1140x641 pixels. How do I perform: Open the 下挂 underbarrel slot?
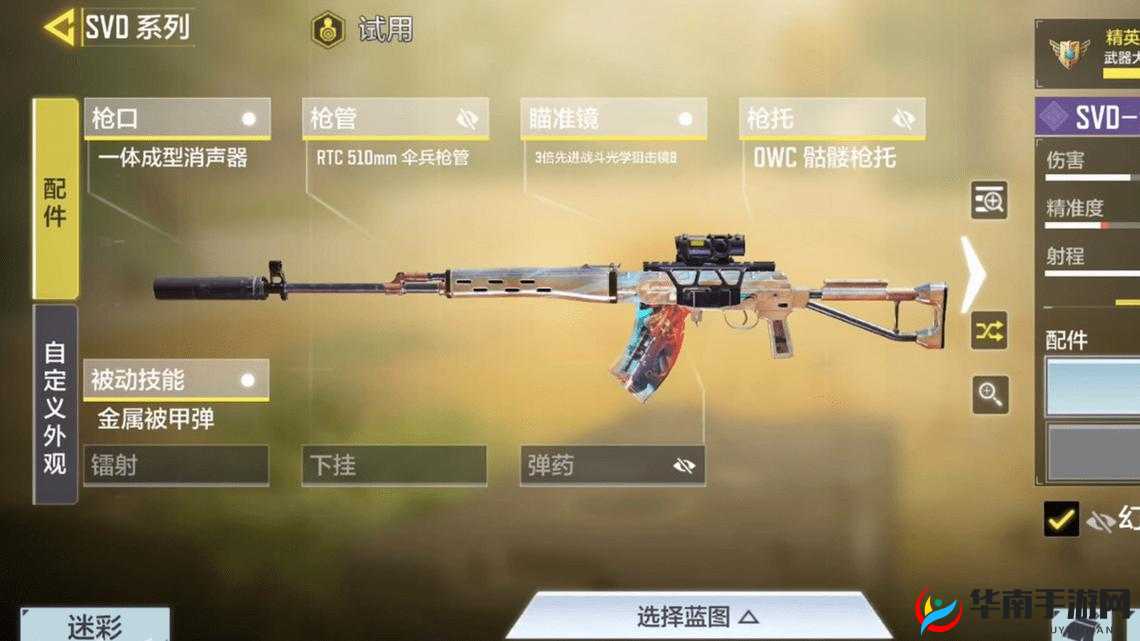coord(394,465)
